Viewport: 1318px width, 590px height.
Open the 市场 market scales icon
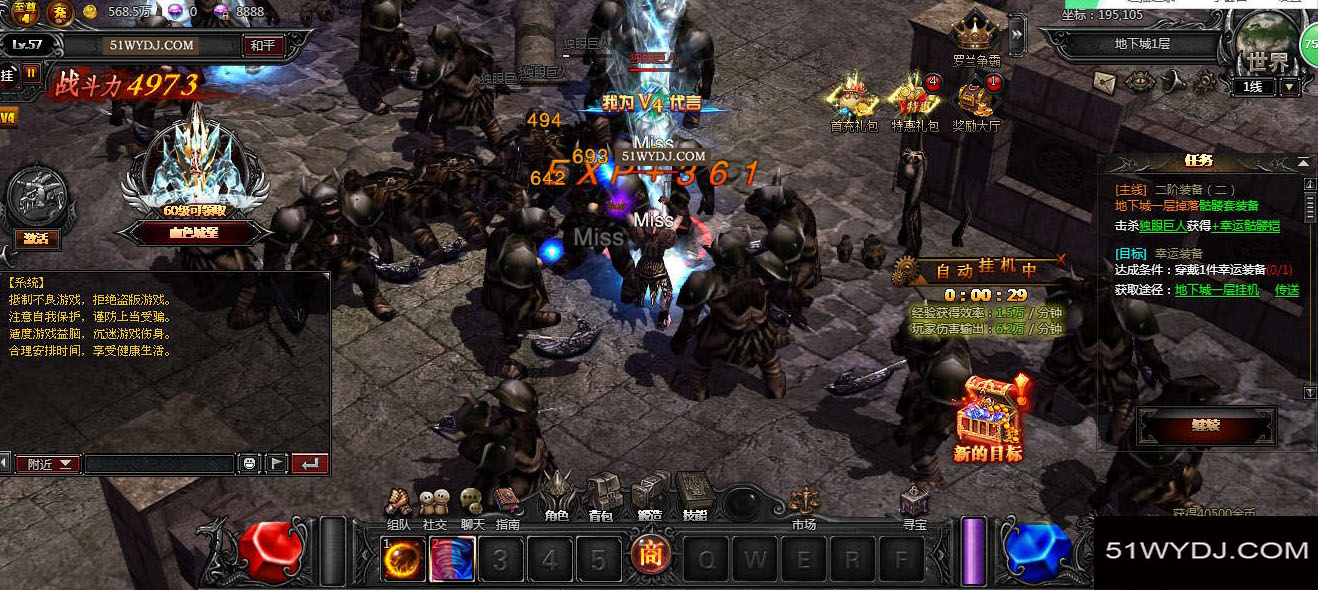click(x=803, y=505)
